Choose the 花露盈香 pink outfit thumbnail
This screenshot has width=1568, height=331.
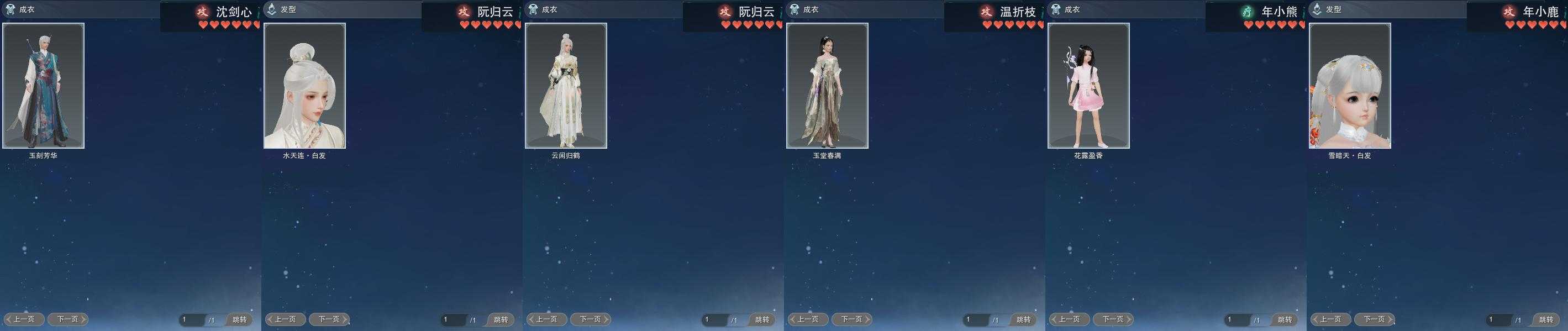[x=1088, y=86]
